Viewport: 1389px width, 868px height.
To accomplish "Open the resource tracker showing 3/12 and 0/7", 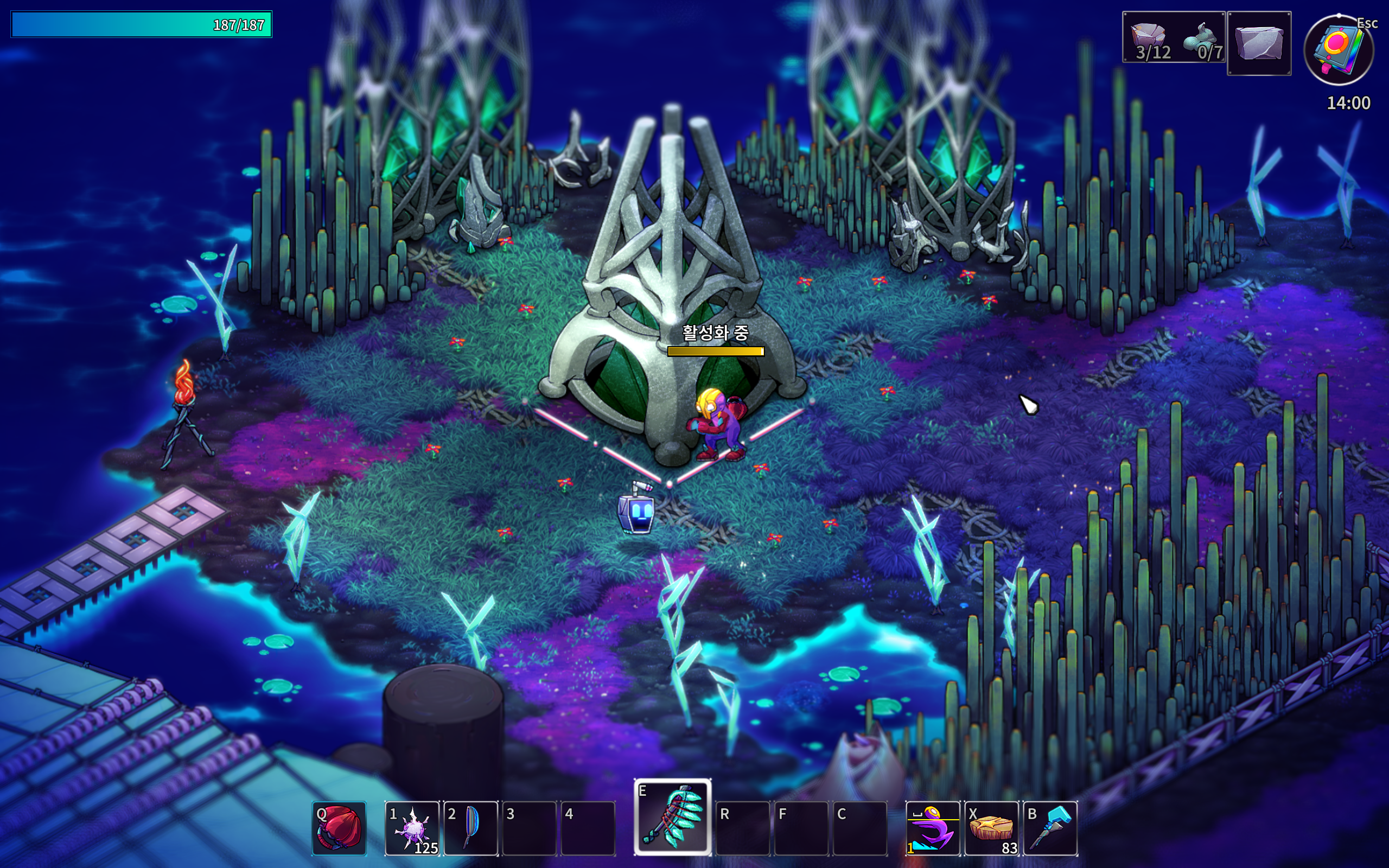I will pyautogui.click(x=1173, y=38).
